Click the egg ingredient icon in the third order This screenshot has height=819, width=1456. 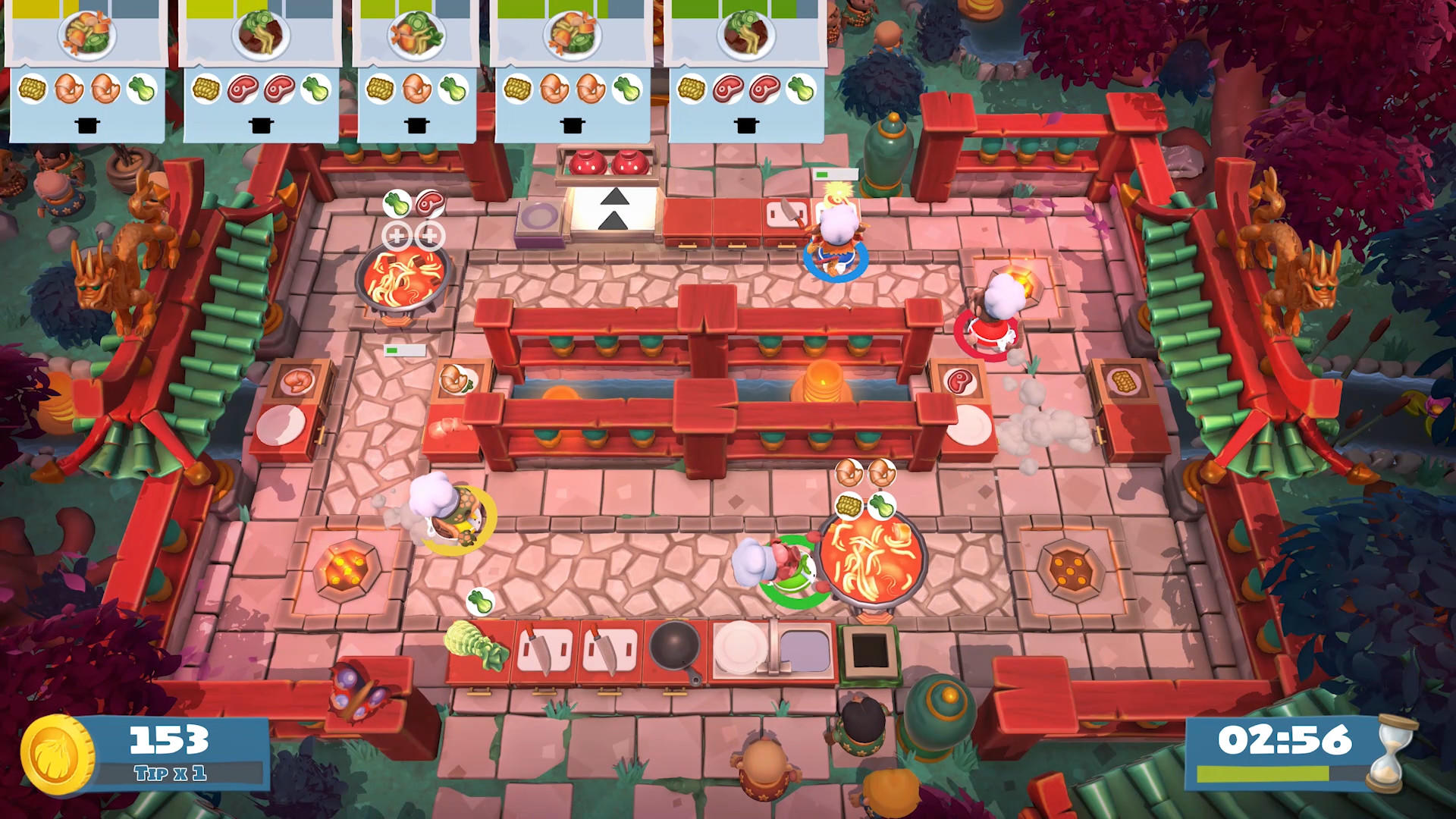click(418, 87)
